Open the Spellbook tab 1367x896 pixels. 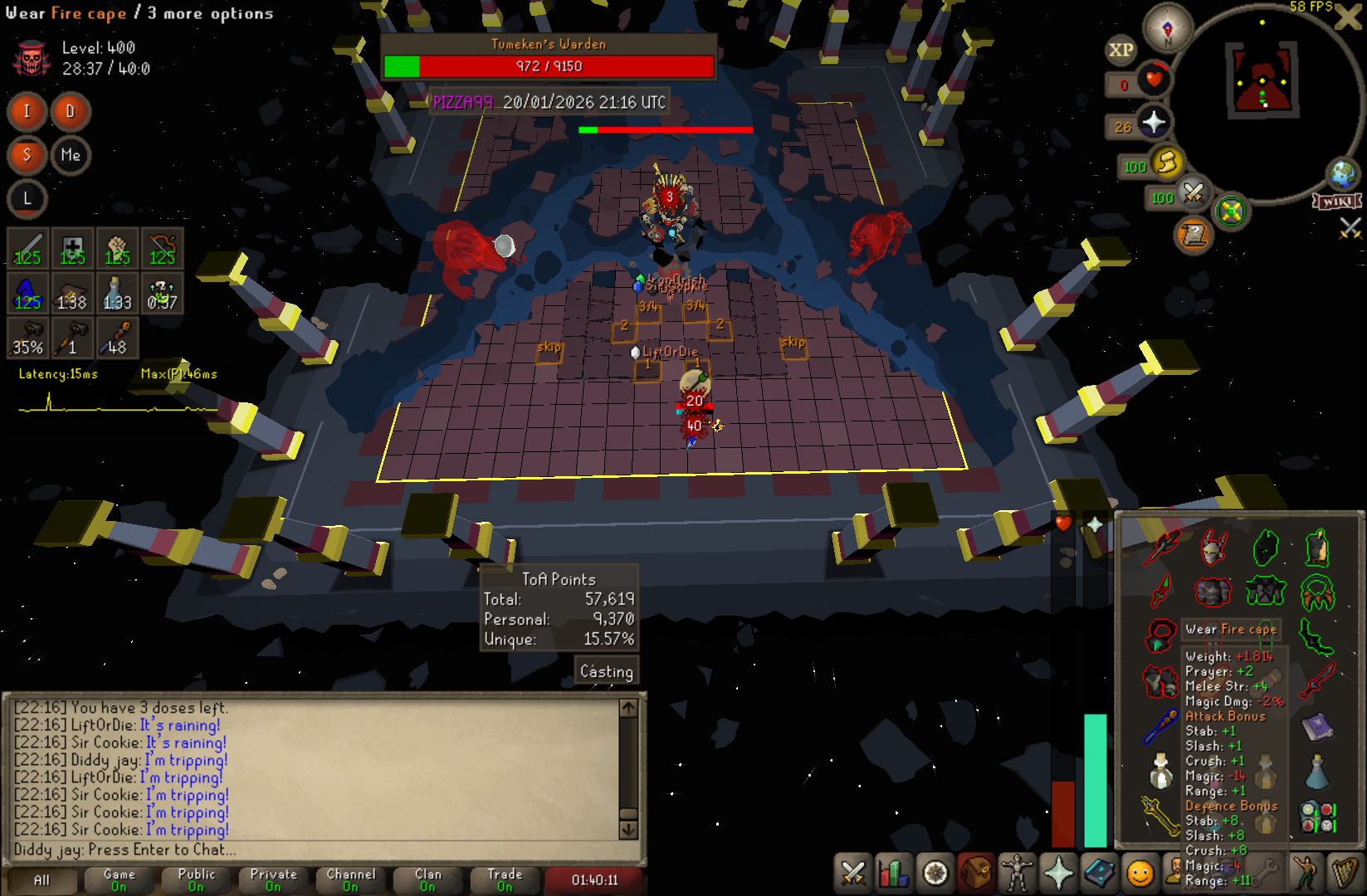pos(1099,873)
